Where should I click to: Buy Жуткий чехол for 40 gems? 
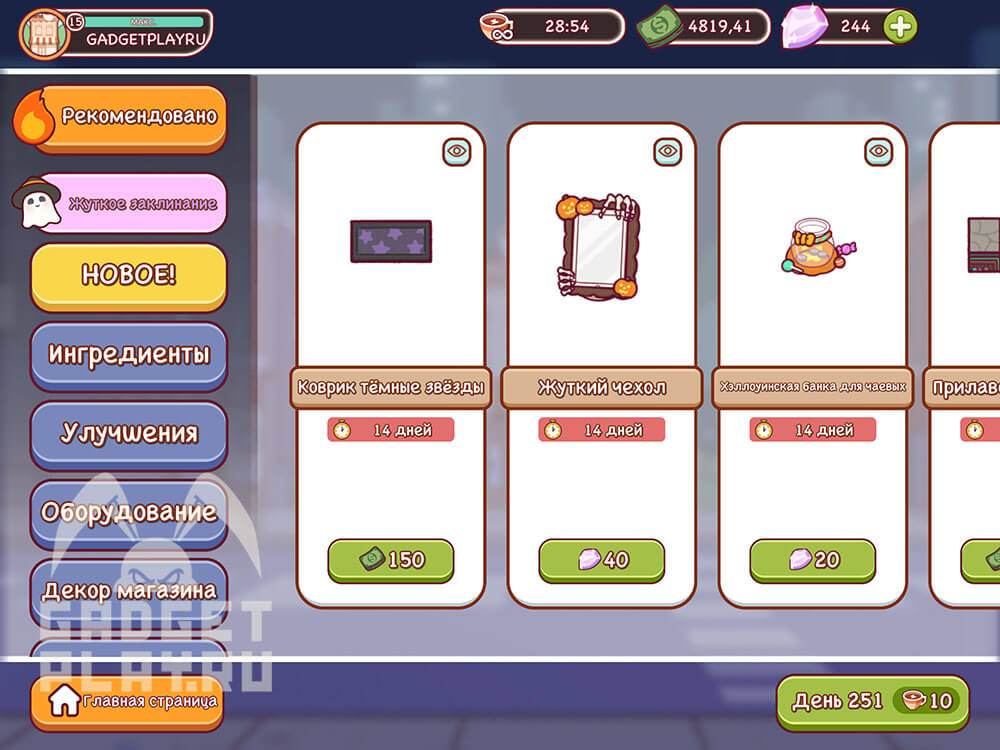(x=601, y=560)
